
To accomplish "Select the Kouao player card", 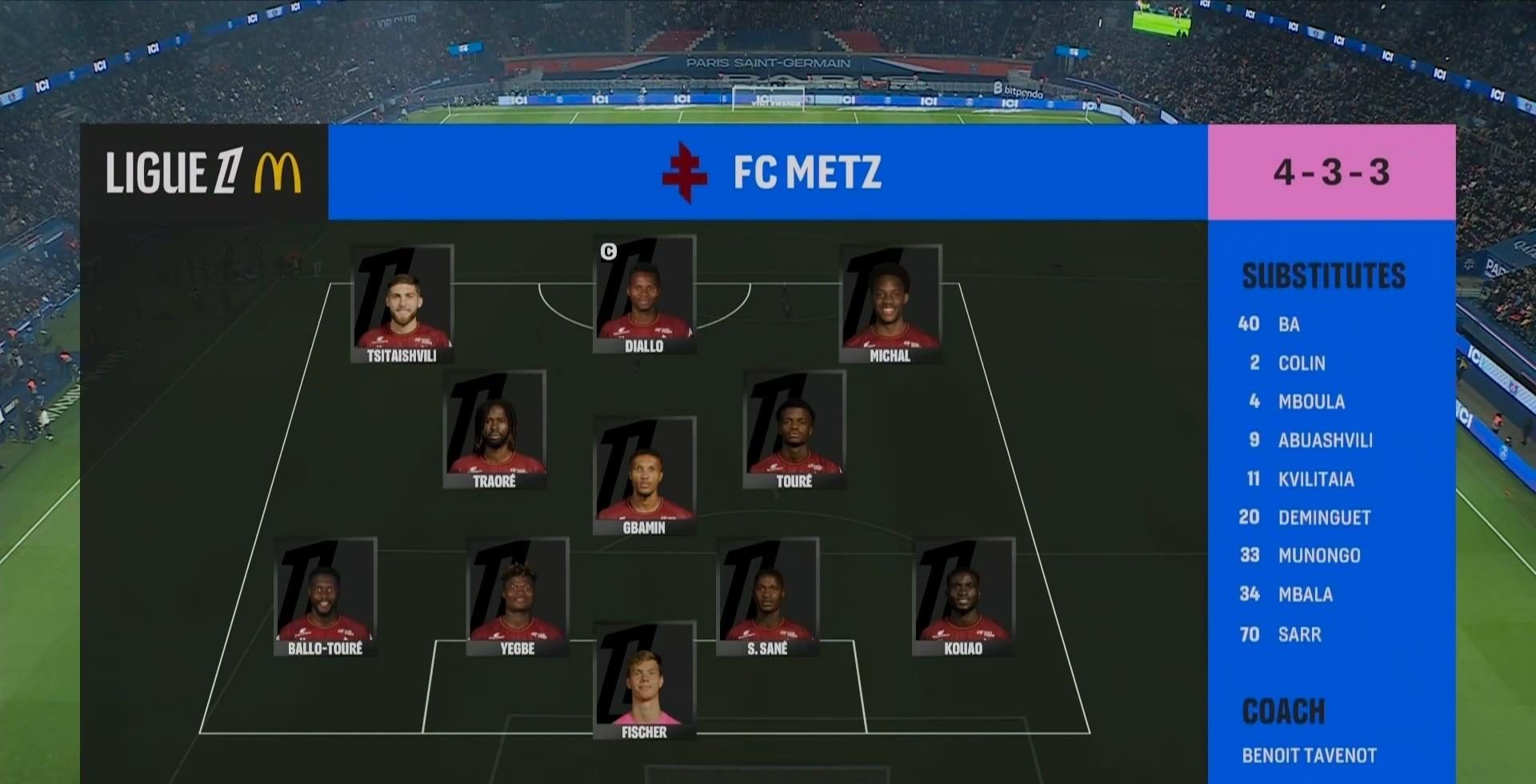I will tap(963, 597).
